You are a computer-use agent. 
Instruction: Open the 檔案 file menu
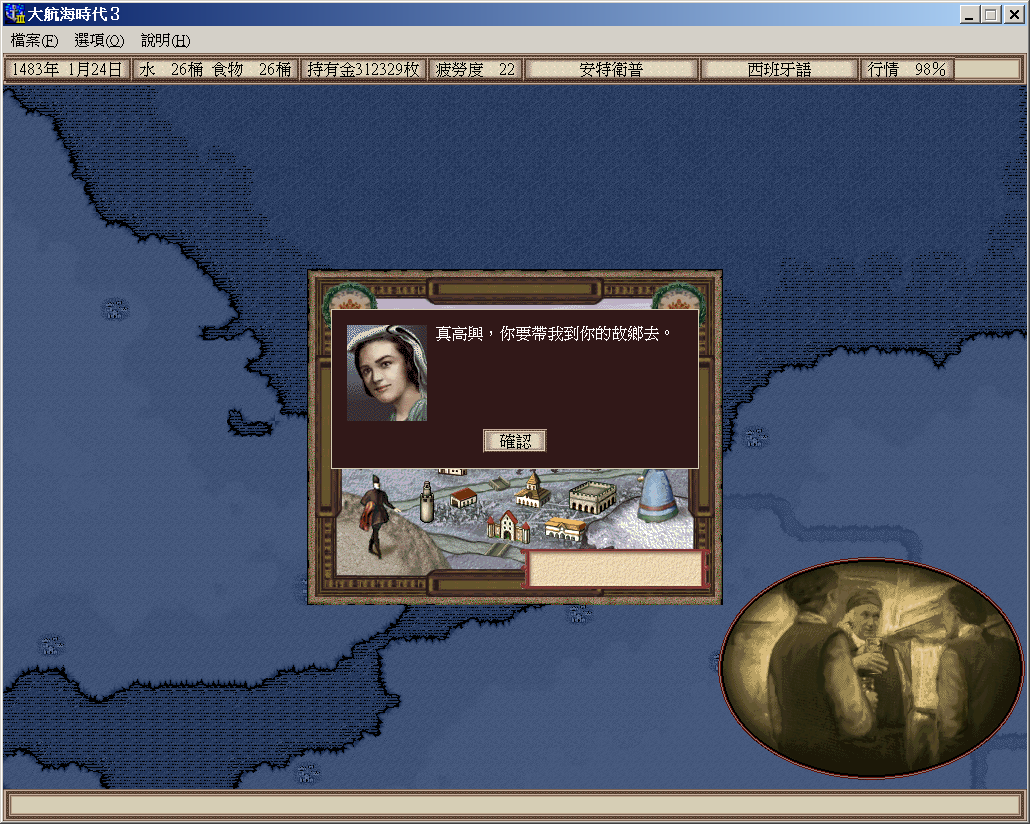click(x=34, y=41)
